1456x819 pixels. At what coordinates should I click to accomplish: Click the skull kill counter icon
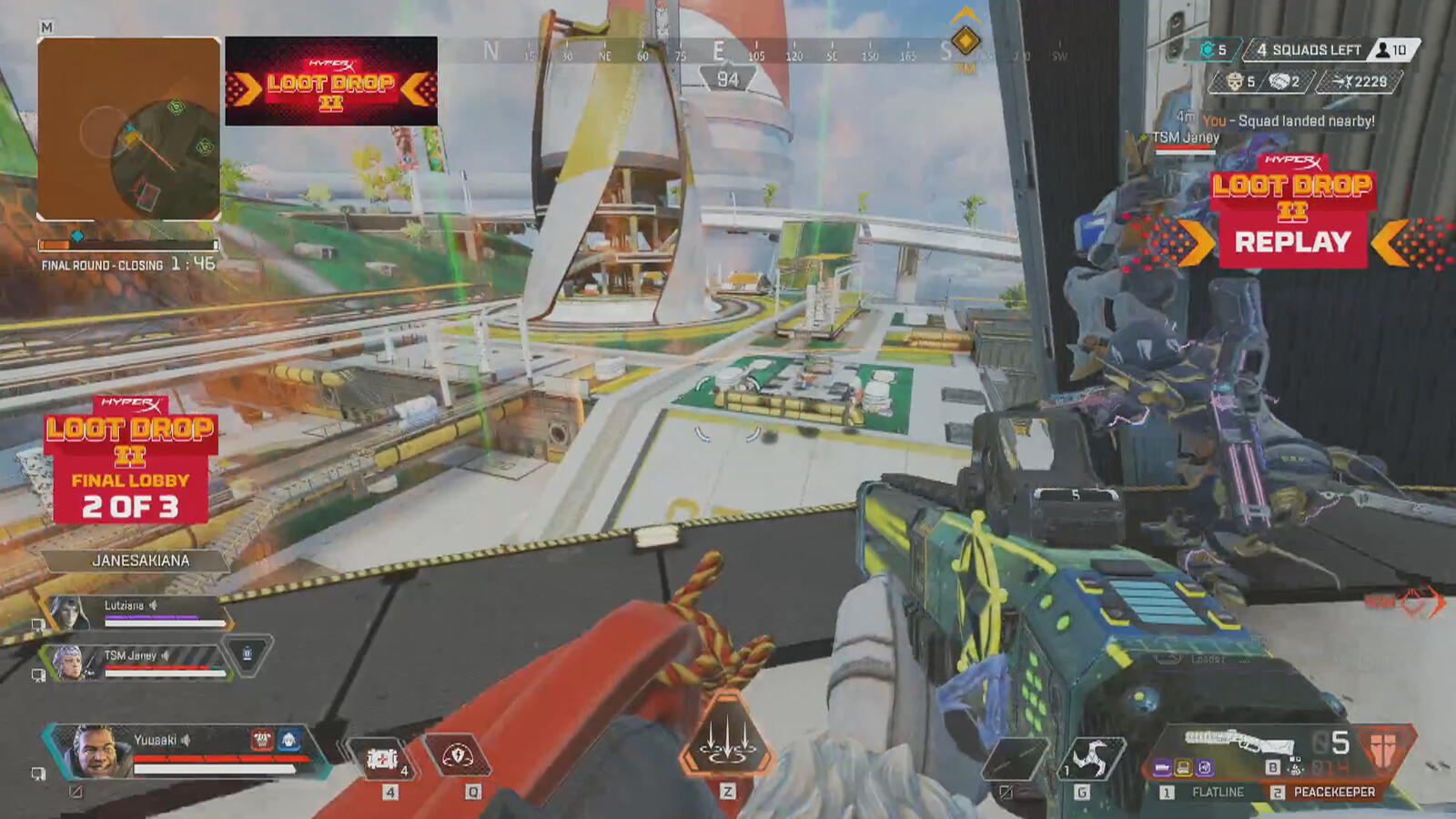pos(1234,82)
